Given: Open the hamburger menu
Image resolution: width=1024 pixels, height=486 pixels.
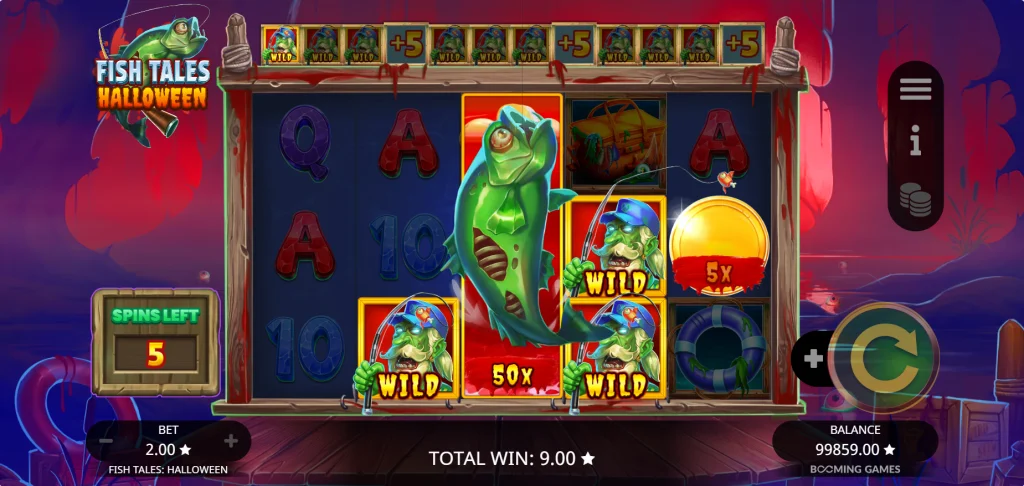Looking at the screenshot, I should pyautogui.click(x=915, y=90).
